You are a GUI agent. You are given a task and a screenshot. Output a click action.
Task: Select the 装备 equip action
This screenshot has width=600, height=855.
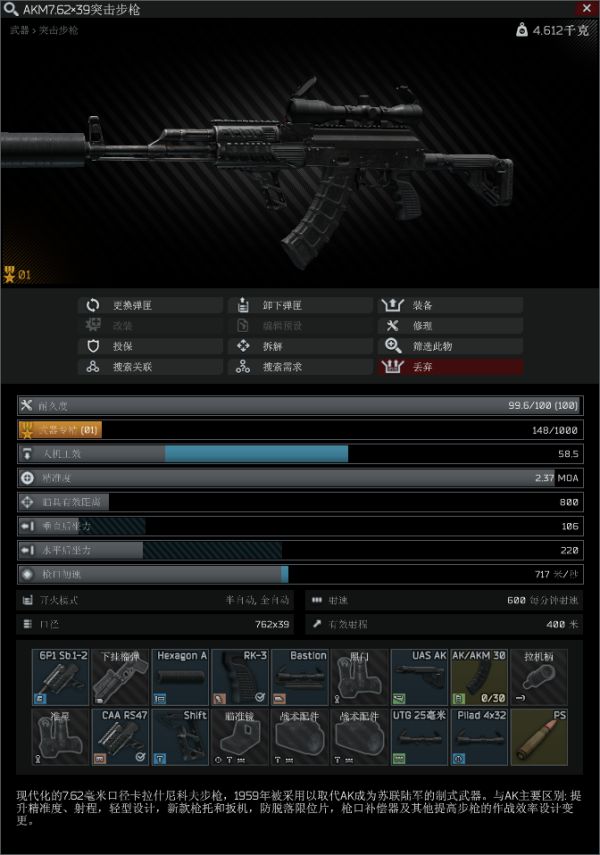450,305
